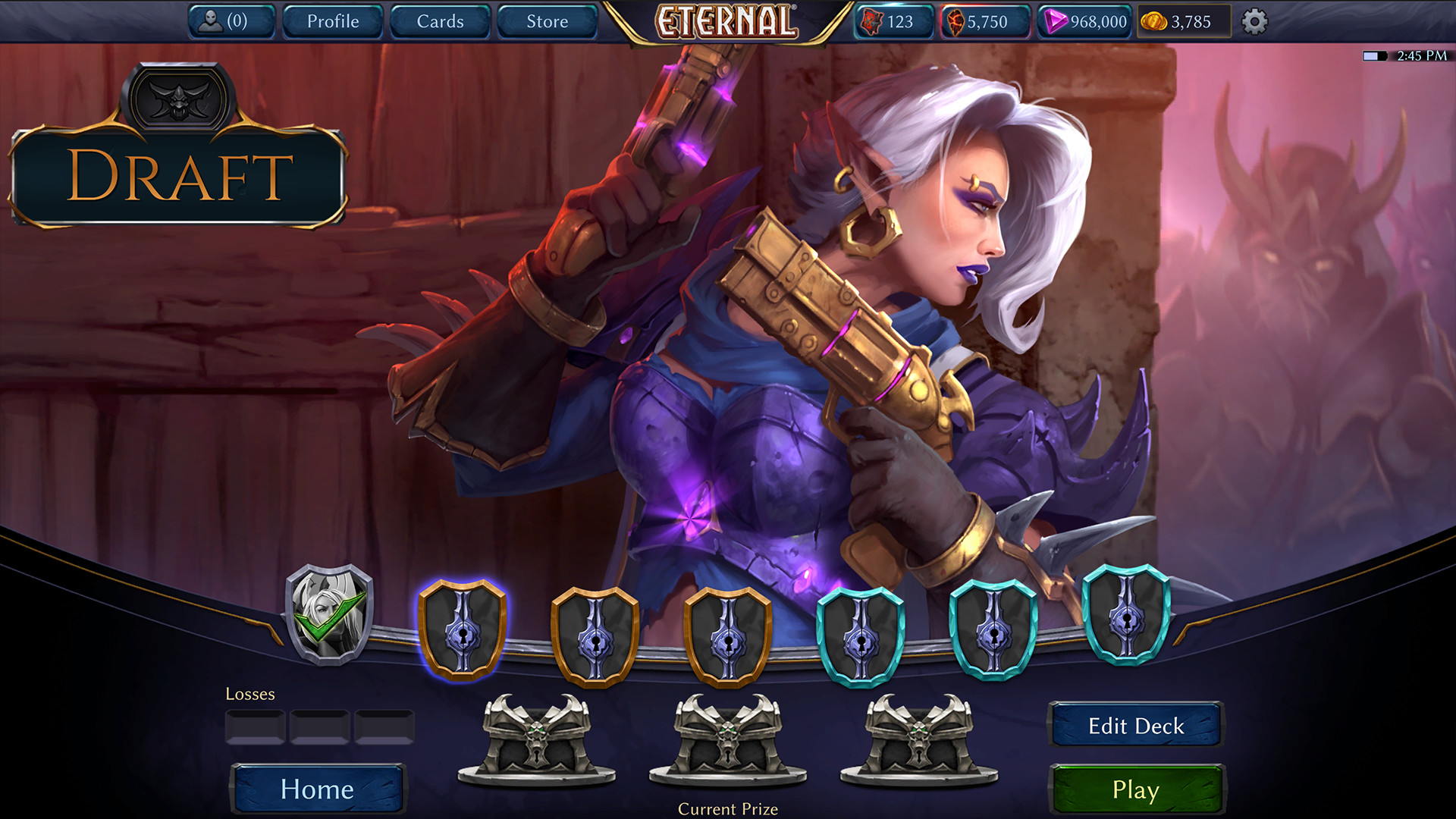Click the purple gem balance
Viewport: 1456px width, 819px height.
click(x=1084, y=21)
